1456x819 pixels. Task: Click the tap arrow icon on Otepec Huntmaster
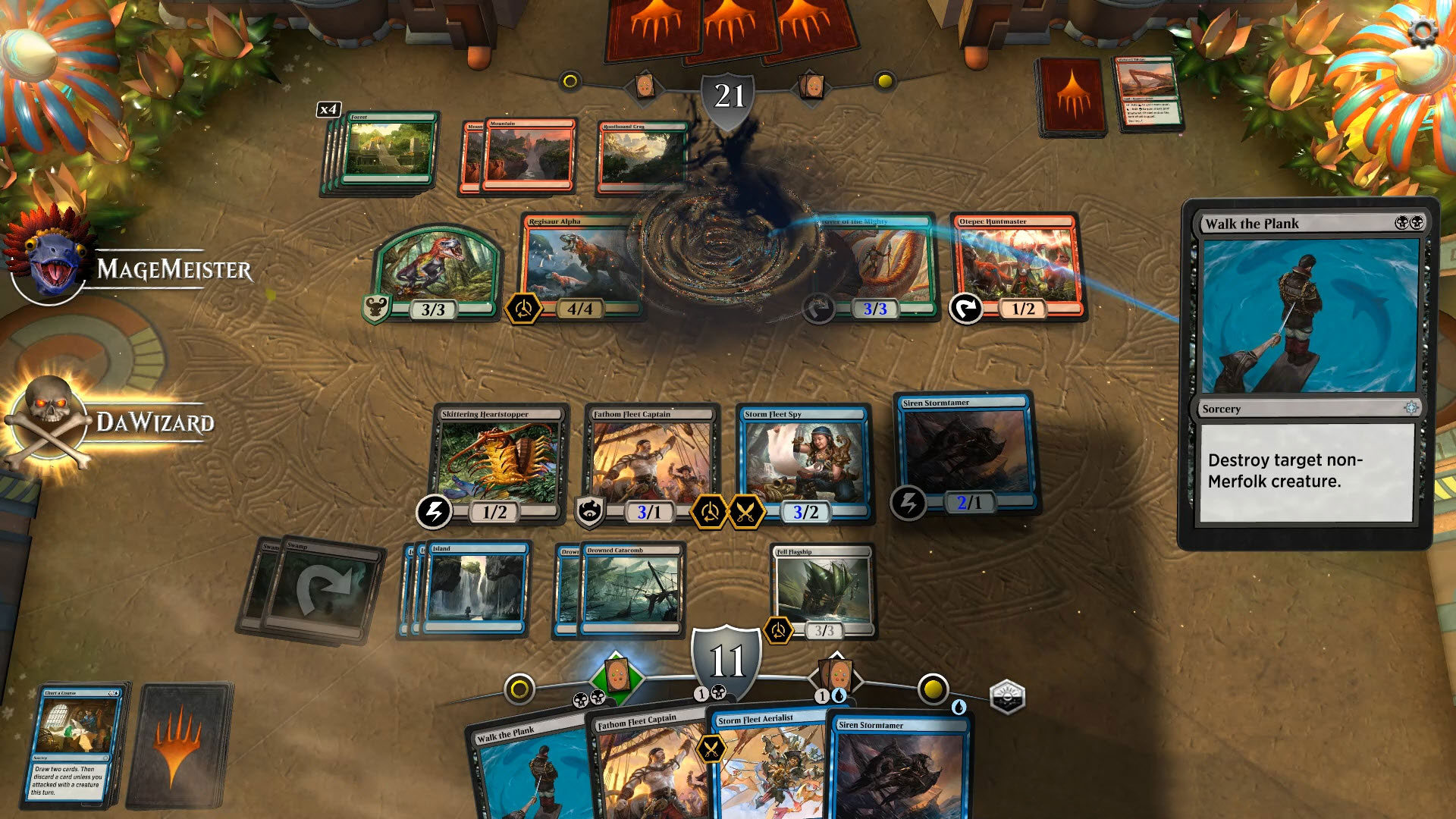click(967, 309)
